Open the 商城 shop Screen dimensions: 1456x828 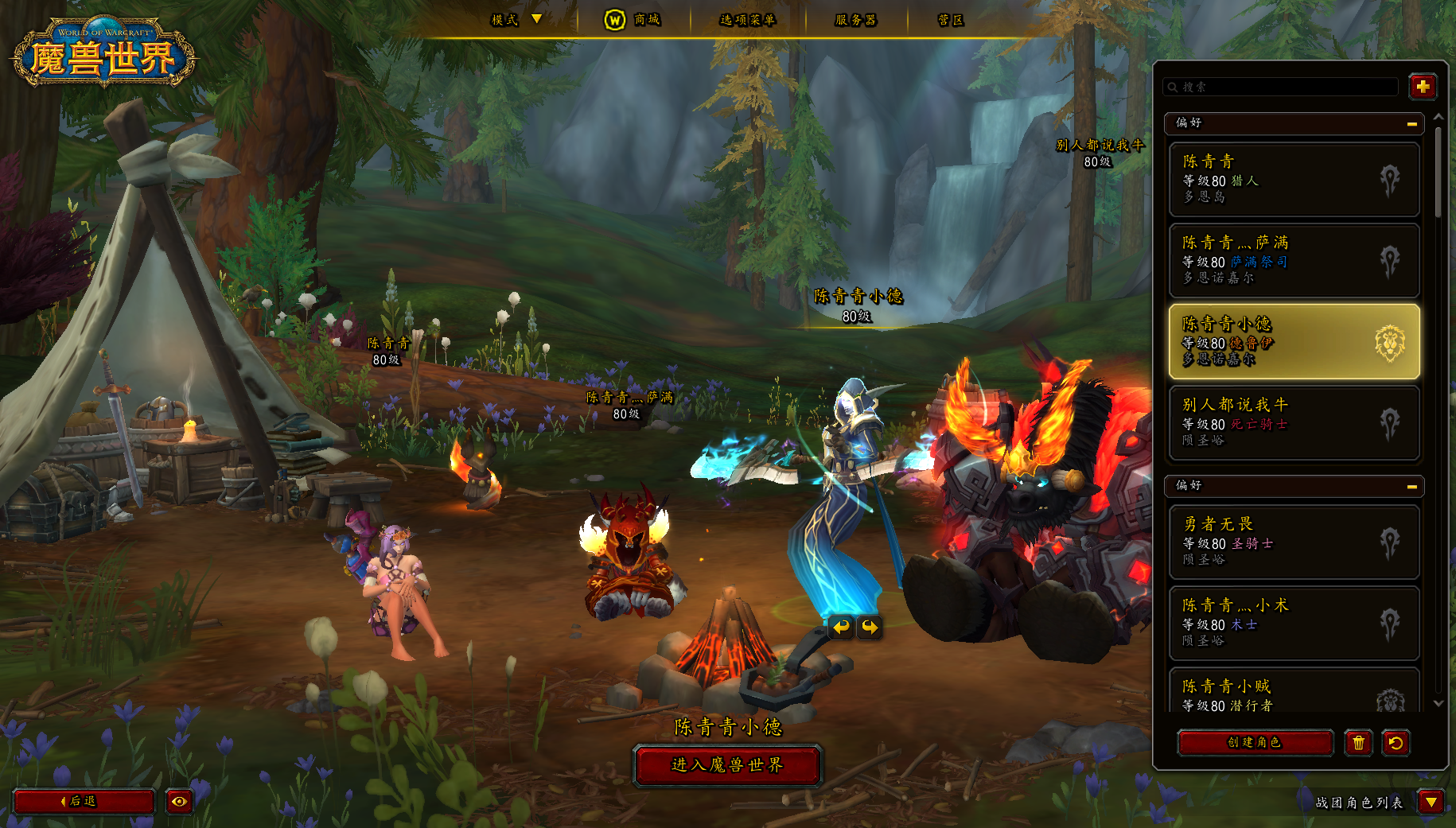point(633,20)
